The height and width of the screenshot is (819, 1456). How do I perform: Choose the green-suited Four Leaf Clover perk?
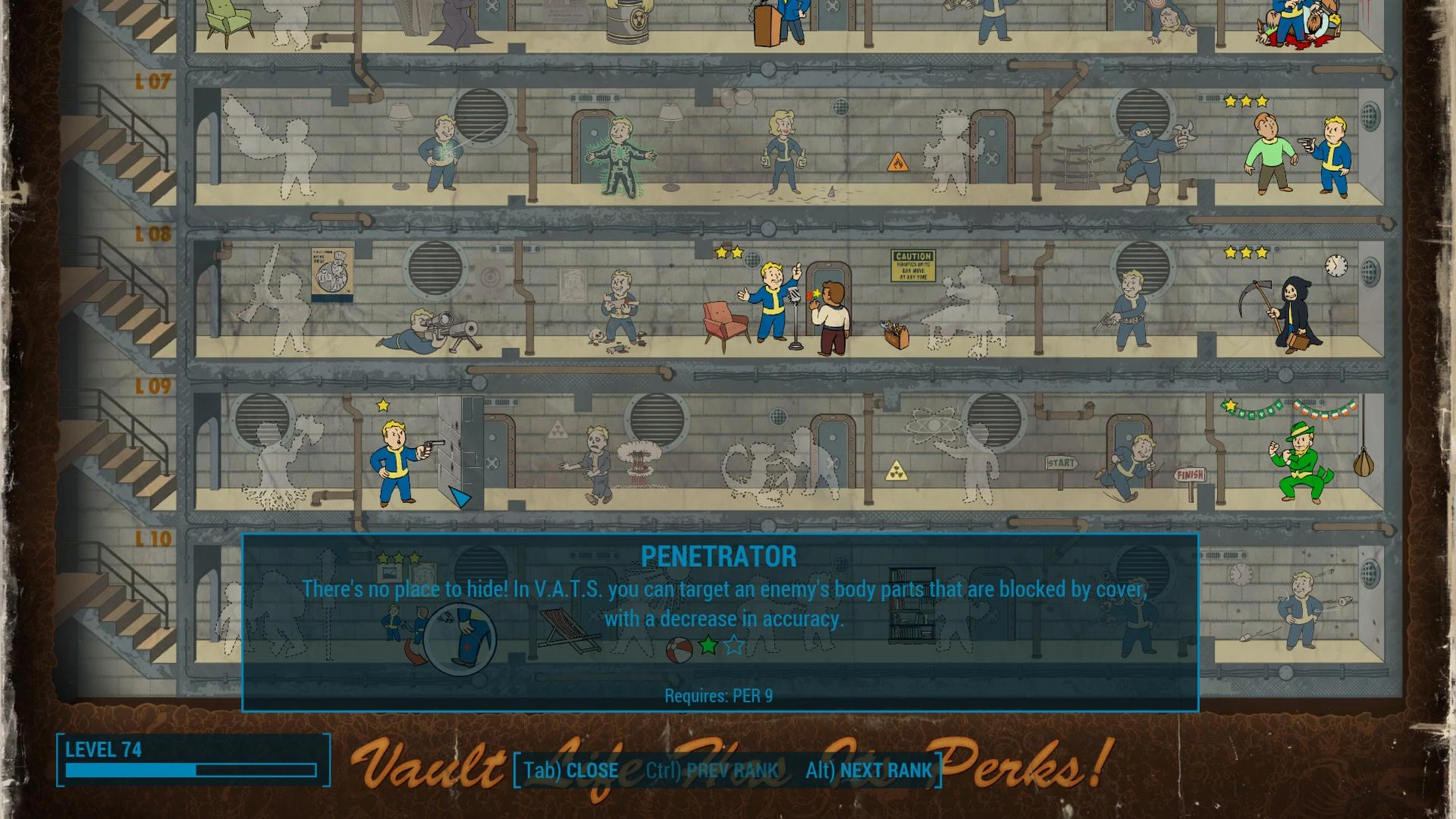1301,461
